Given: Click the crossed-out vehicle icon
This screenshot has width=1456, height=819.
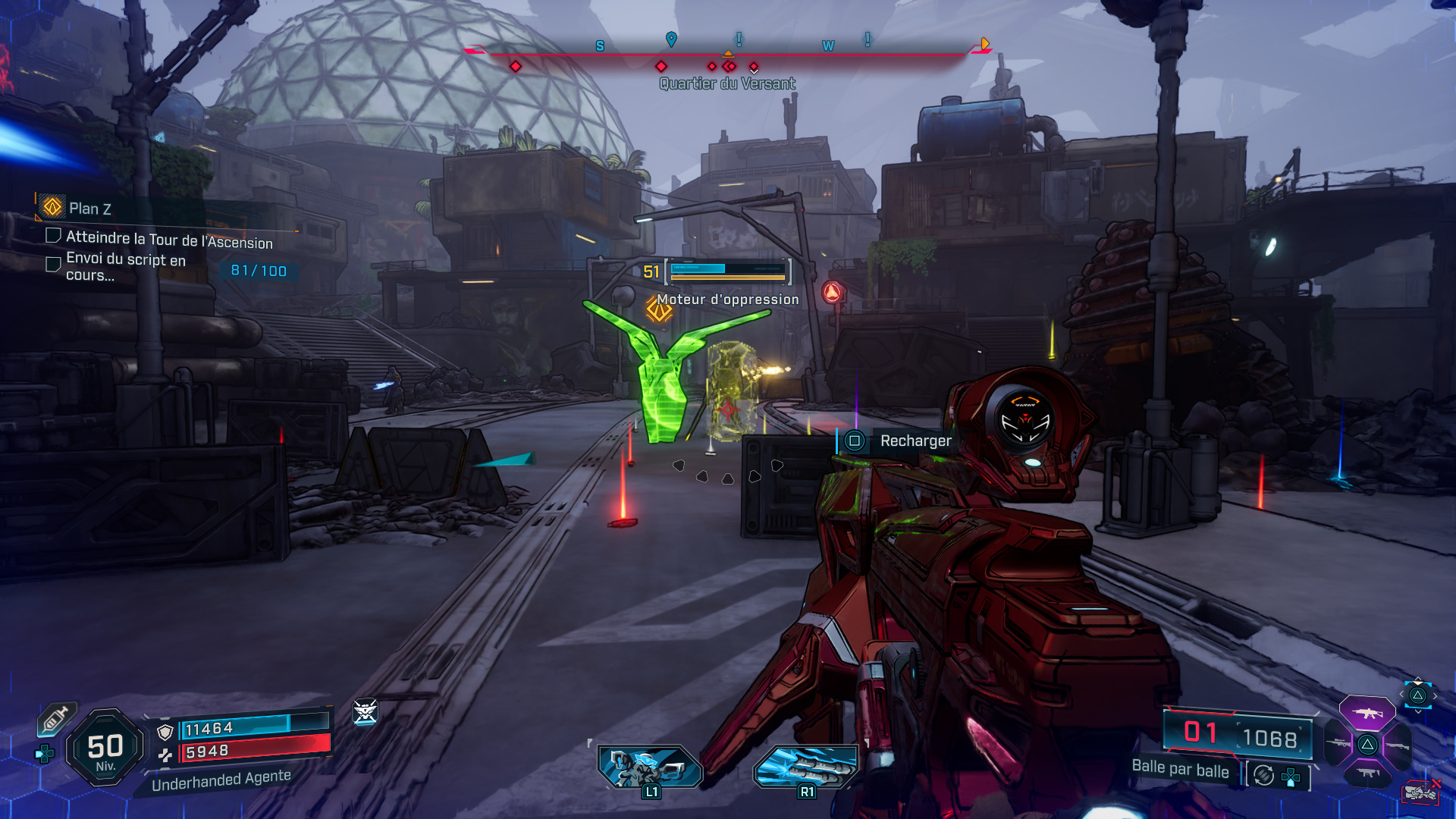Looking at the screenshot, I should pyautogui.click(x=1420, y=792).
